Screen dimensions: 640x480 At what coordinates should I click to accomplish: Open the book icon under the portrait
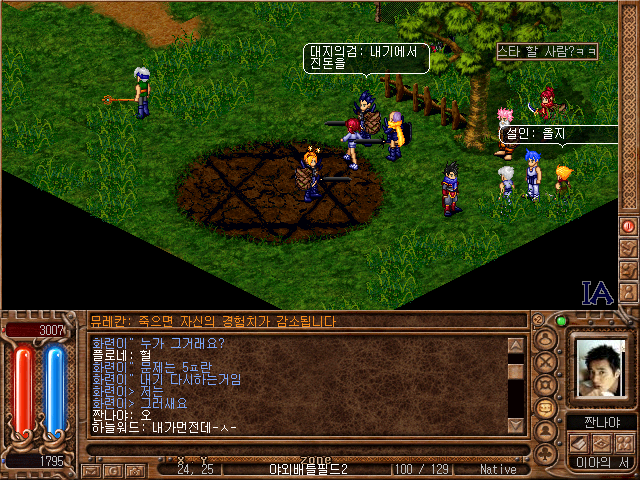579,443
